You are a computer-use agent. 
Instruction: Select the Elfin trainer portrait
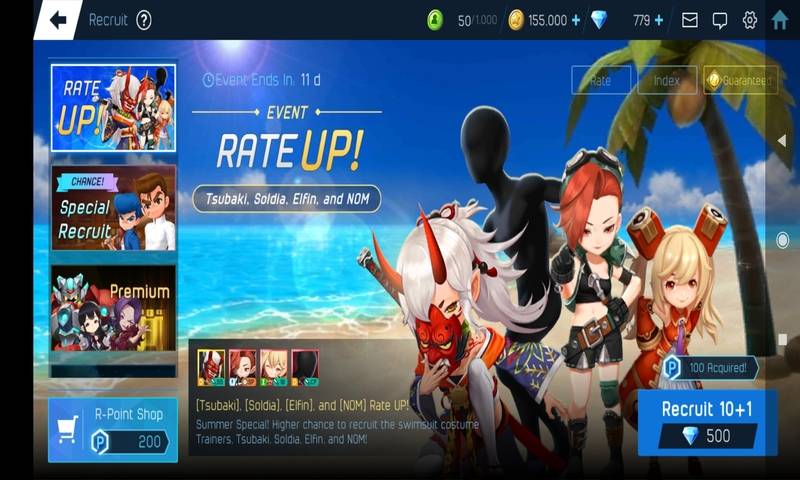click(273, 366)
